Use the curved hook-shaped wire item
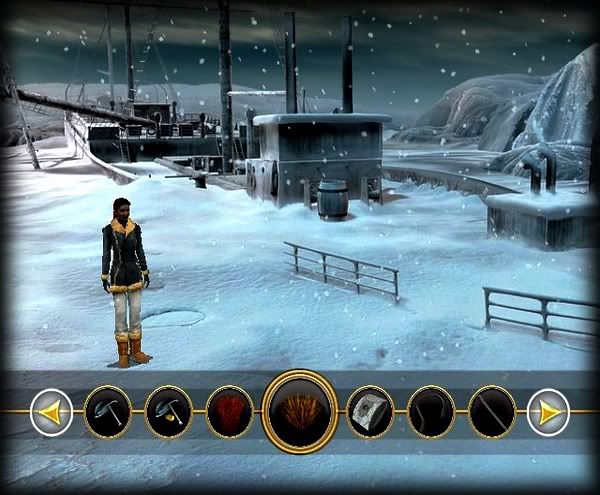The image size is (600, 495). click(x=431, y=412)
